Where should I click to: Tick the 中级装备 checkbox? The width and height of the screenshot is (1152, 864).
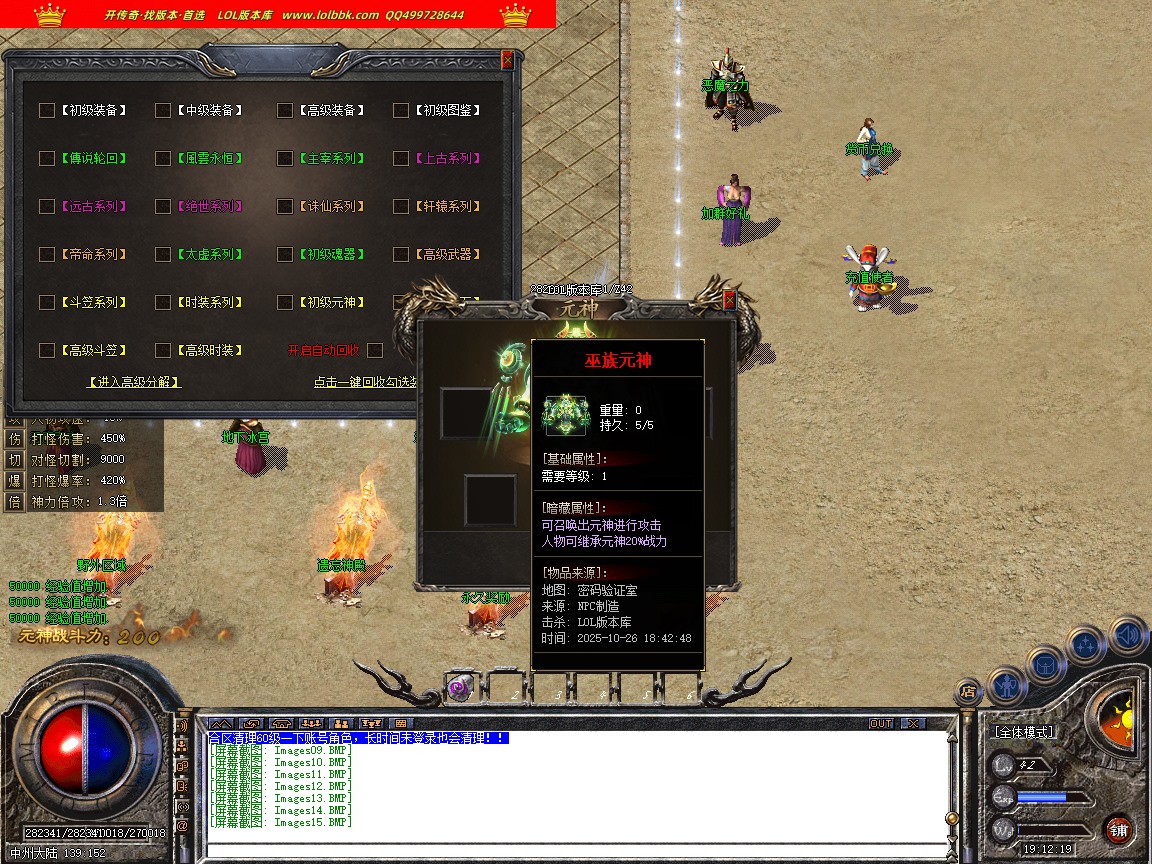[163, 110]
